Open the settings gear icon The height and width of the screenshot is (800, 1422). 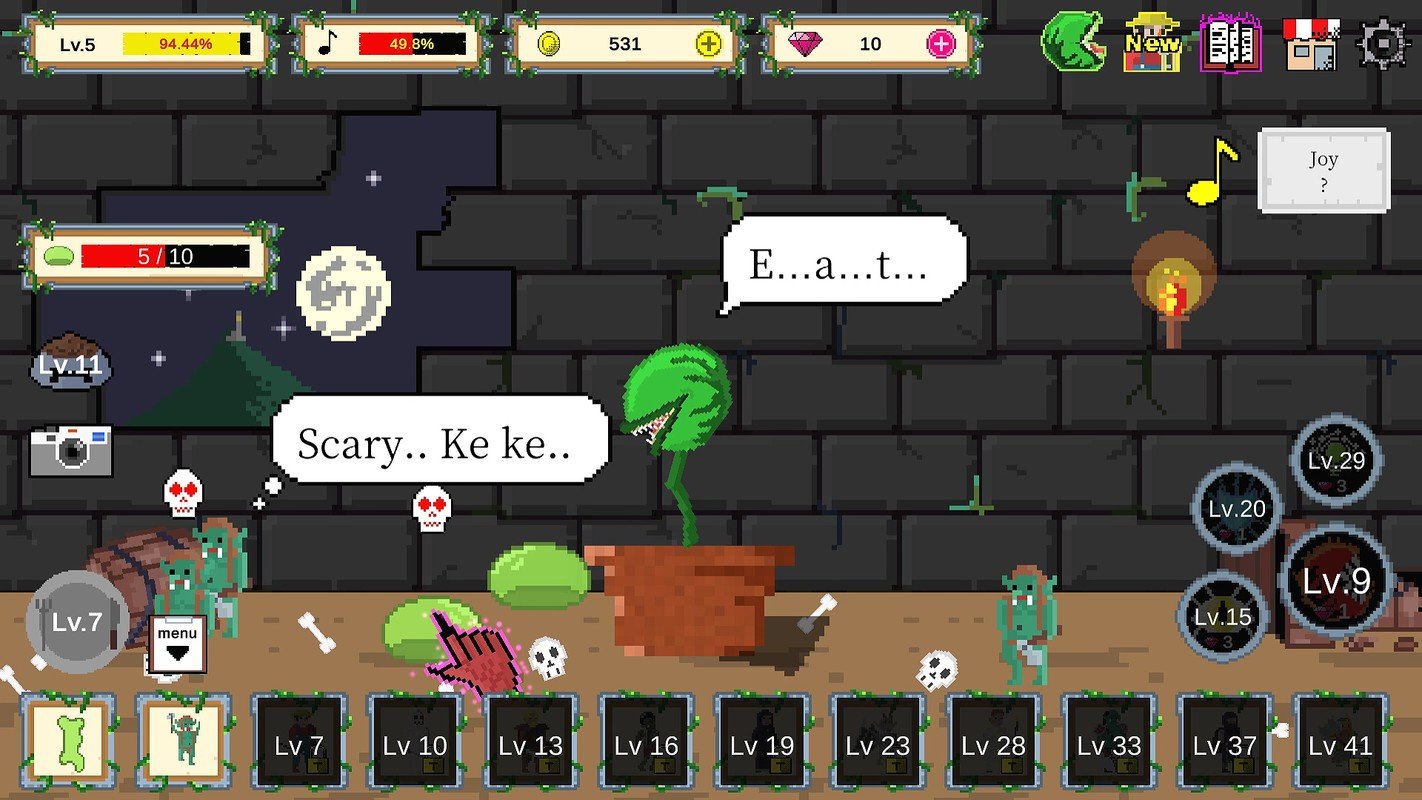(x=1382, y=42)
